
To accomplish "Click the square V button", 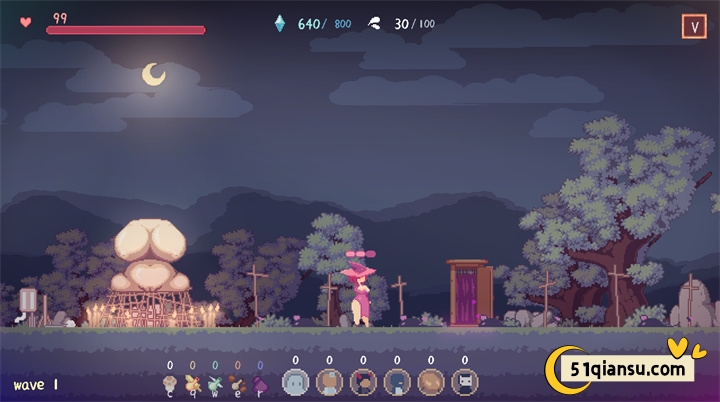I will (x=694, y=27).
